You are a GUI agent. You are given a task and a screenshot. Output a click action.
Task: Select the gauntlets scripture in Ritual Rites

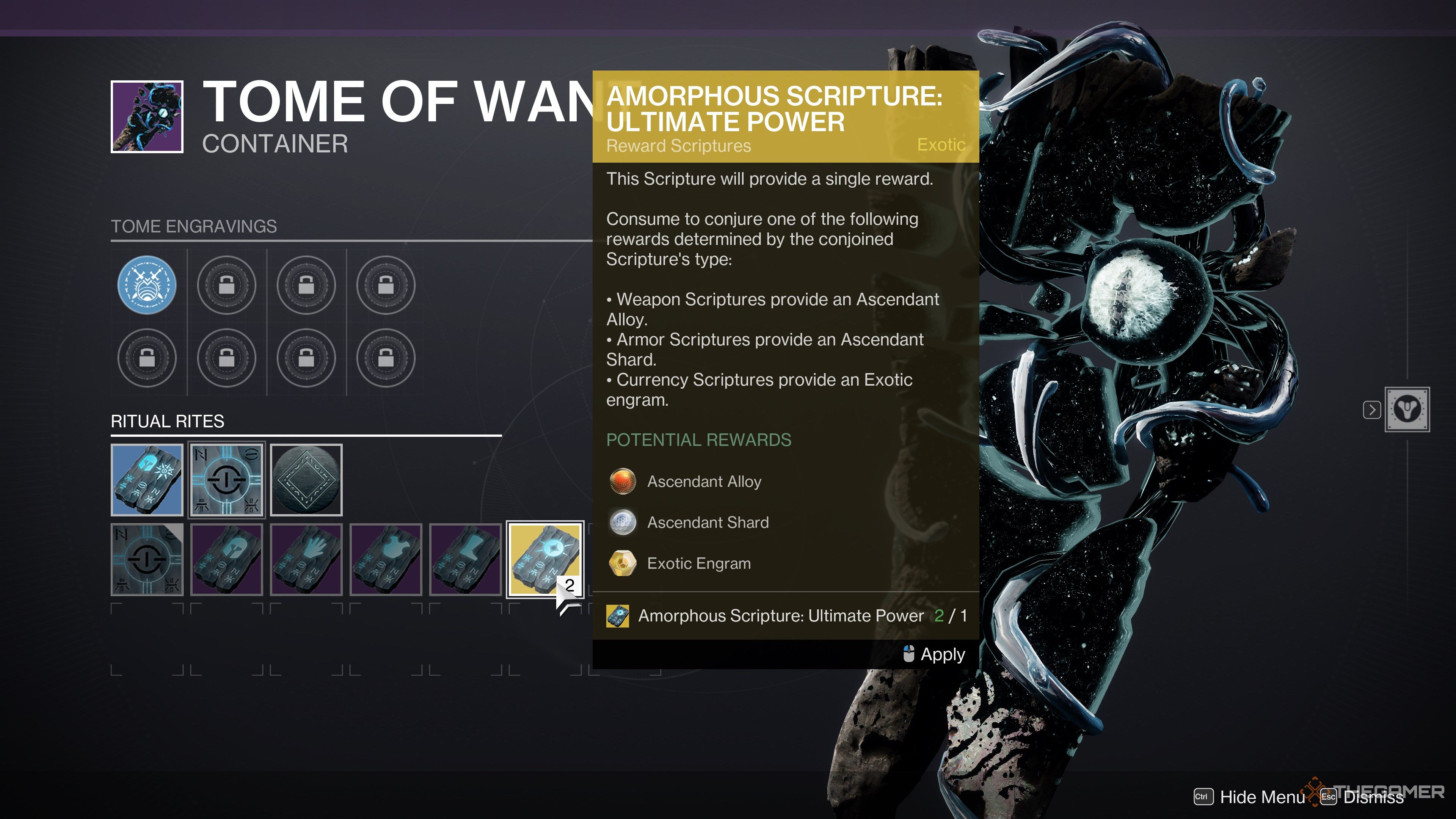coord(306,560)
